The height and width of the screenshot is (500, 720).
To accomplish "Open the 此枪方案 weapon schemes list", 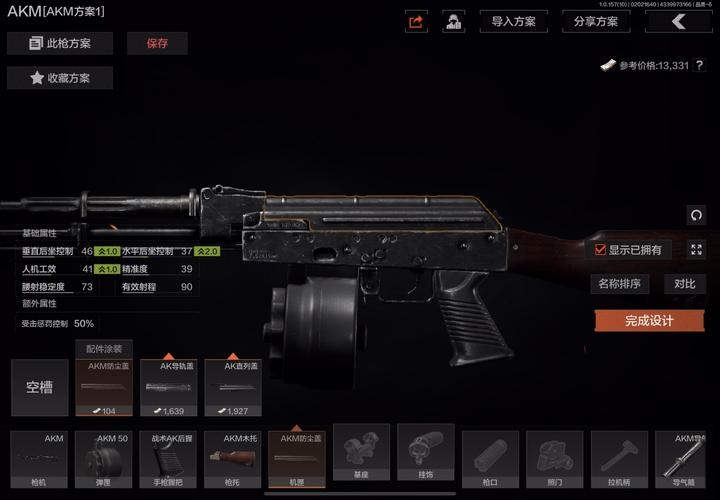I will [x=60, y=43].
